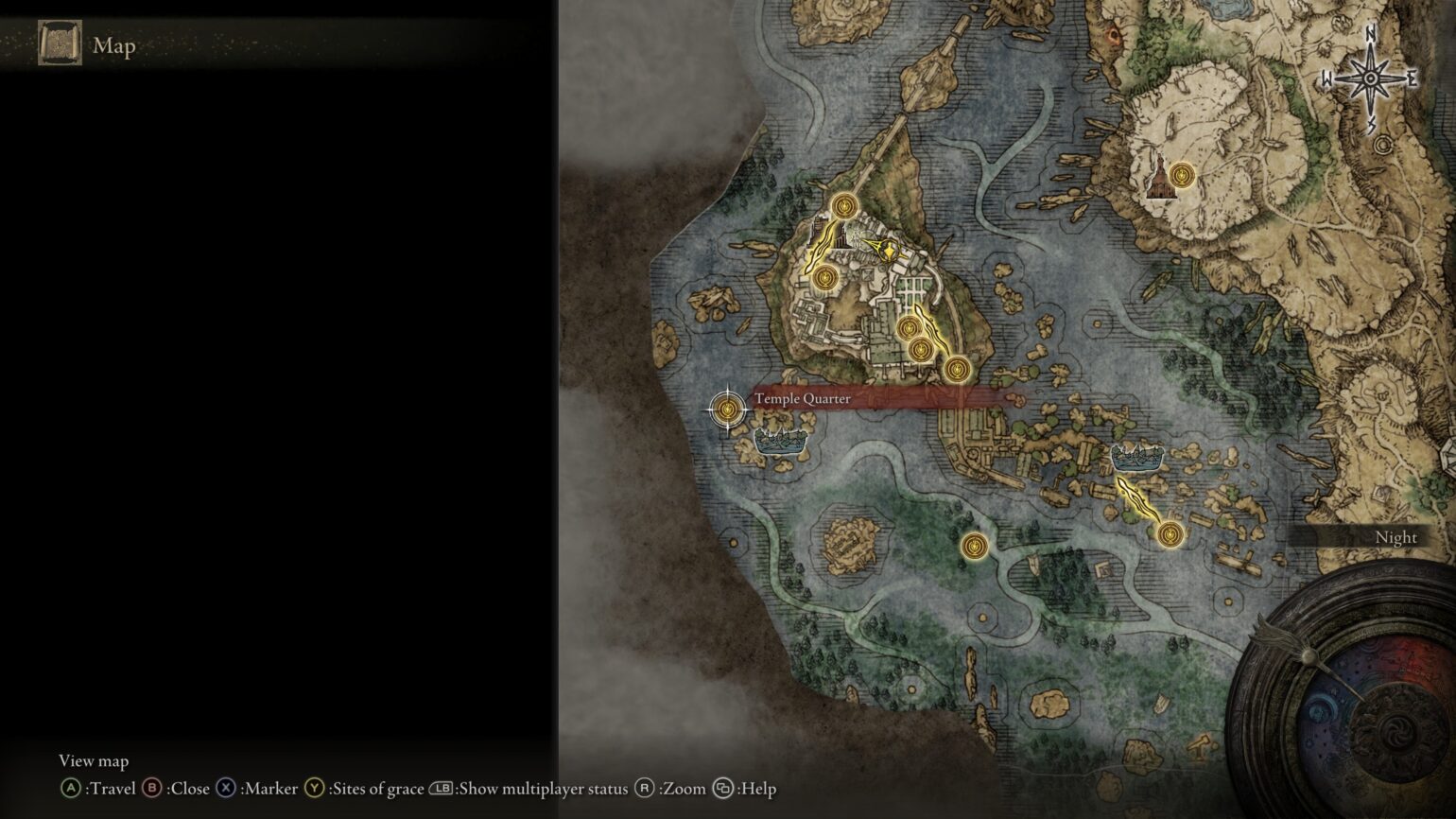This screenshot has width=1456, height=819.
Task: Click the compass rose in the top right
Action: point(1369,76)
